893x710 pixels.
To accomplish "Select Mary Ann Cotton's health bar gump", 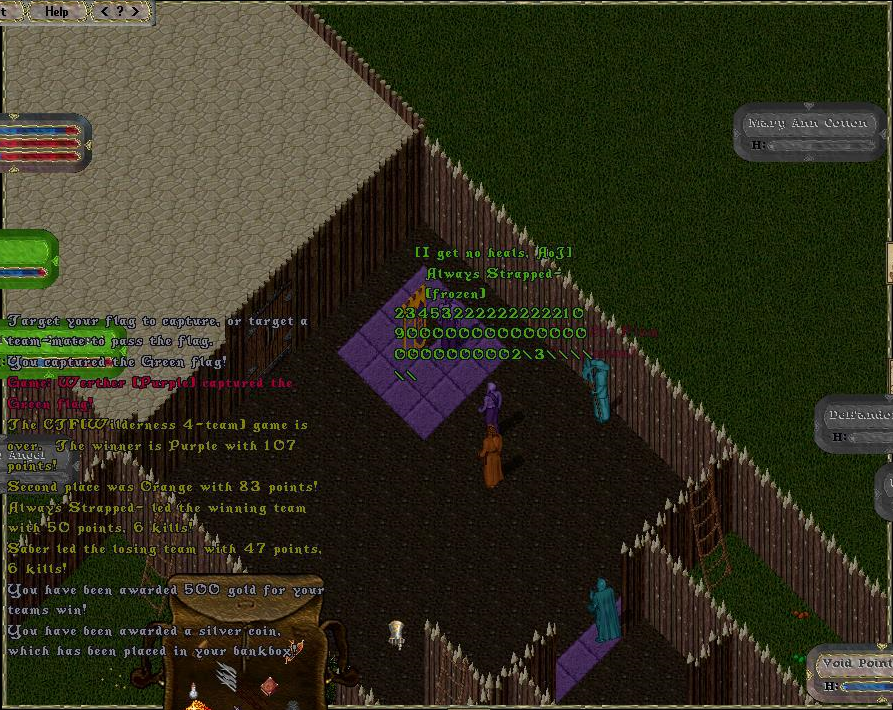I will [x=808, y=133].
